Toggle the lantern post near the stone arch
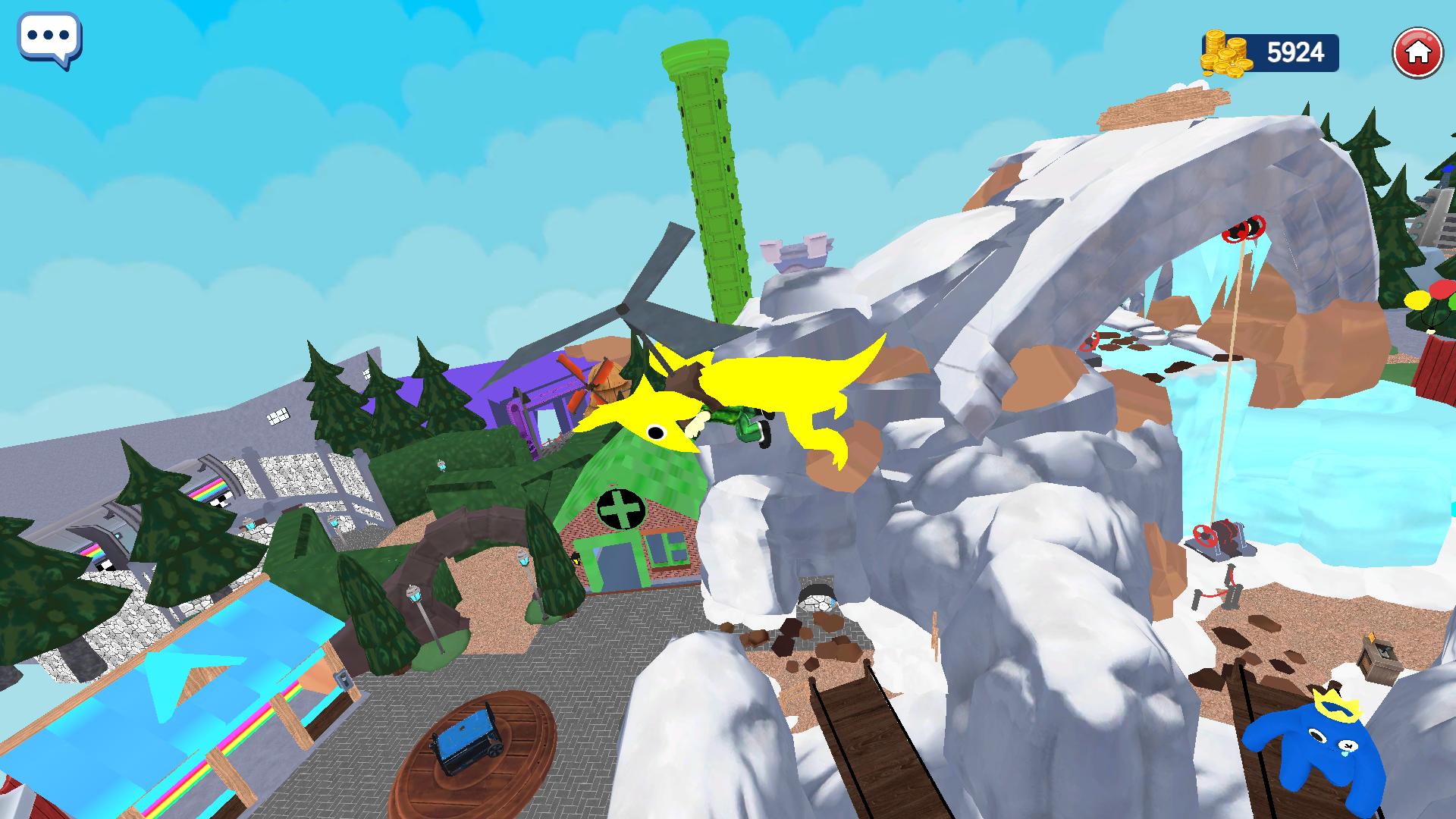The height and width of the screenshot is (819, 1456). [x=414, y=594]
